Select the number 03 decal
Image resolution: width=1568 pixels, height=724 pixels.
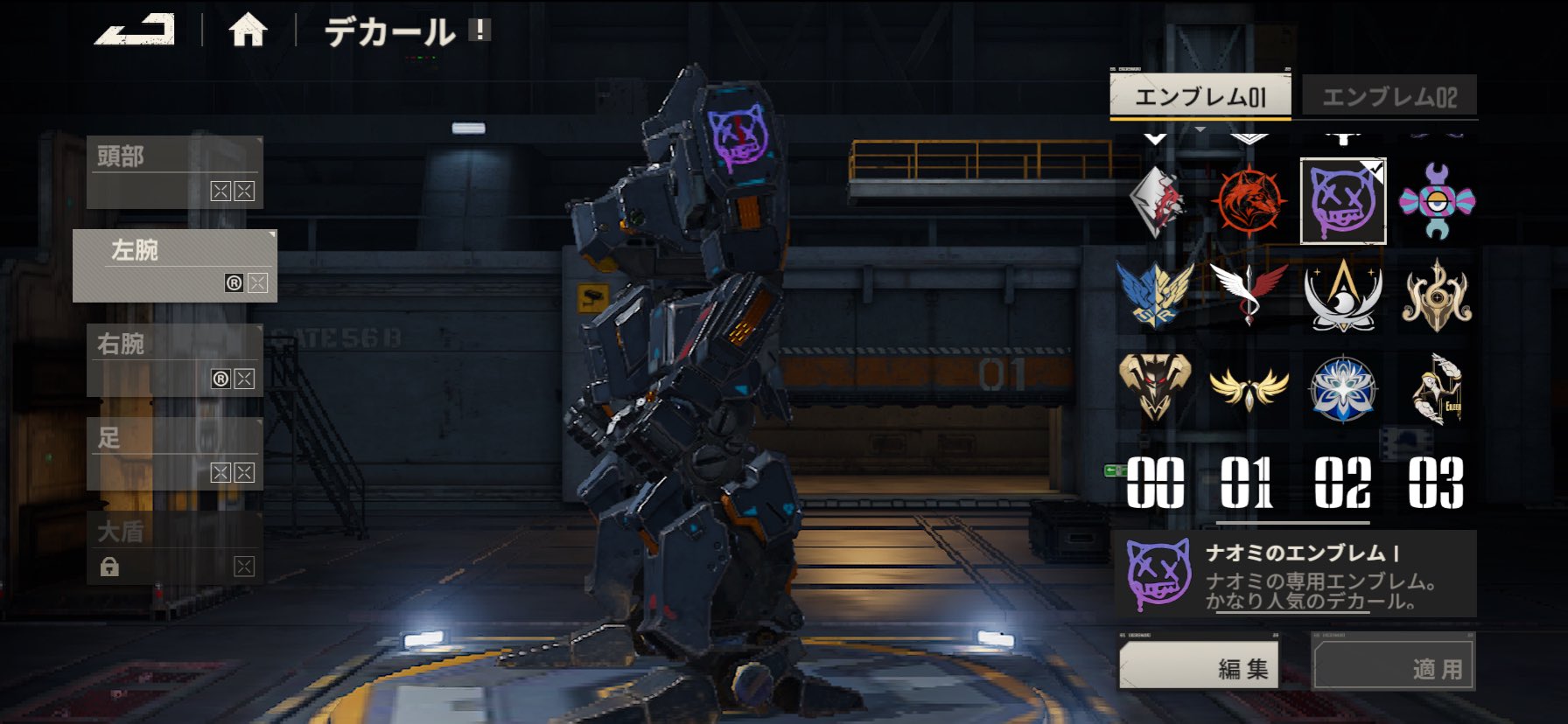1436,482
